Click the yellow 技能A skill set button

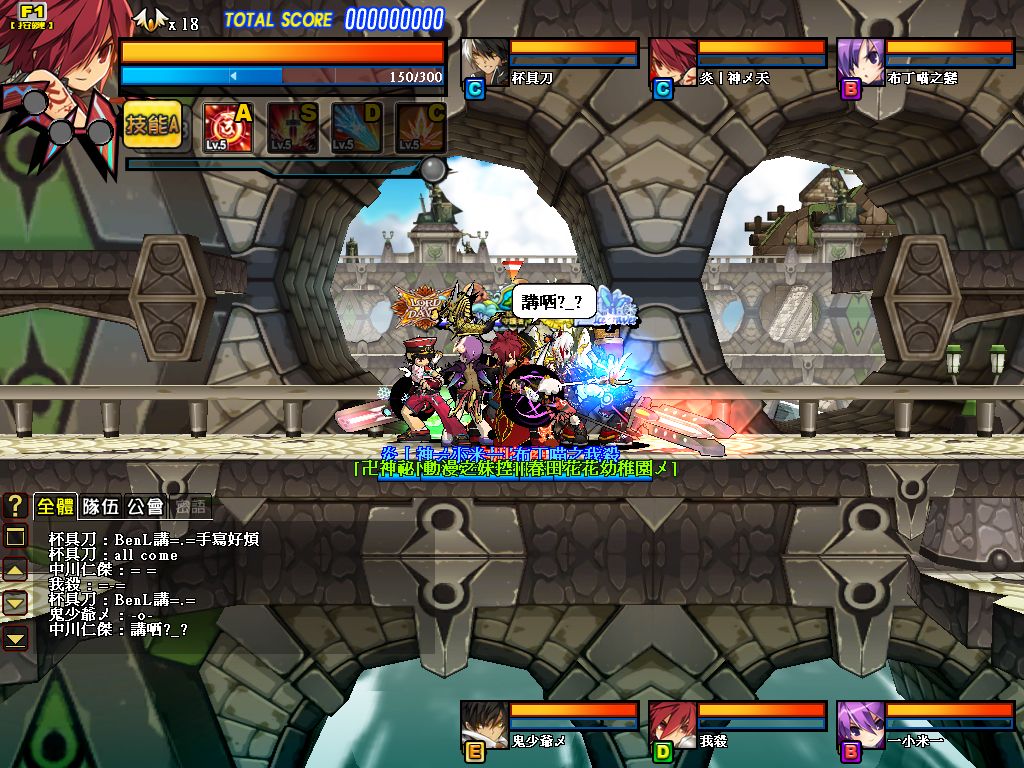[153, 125]
